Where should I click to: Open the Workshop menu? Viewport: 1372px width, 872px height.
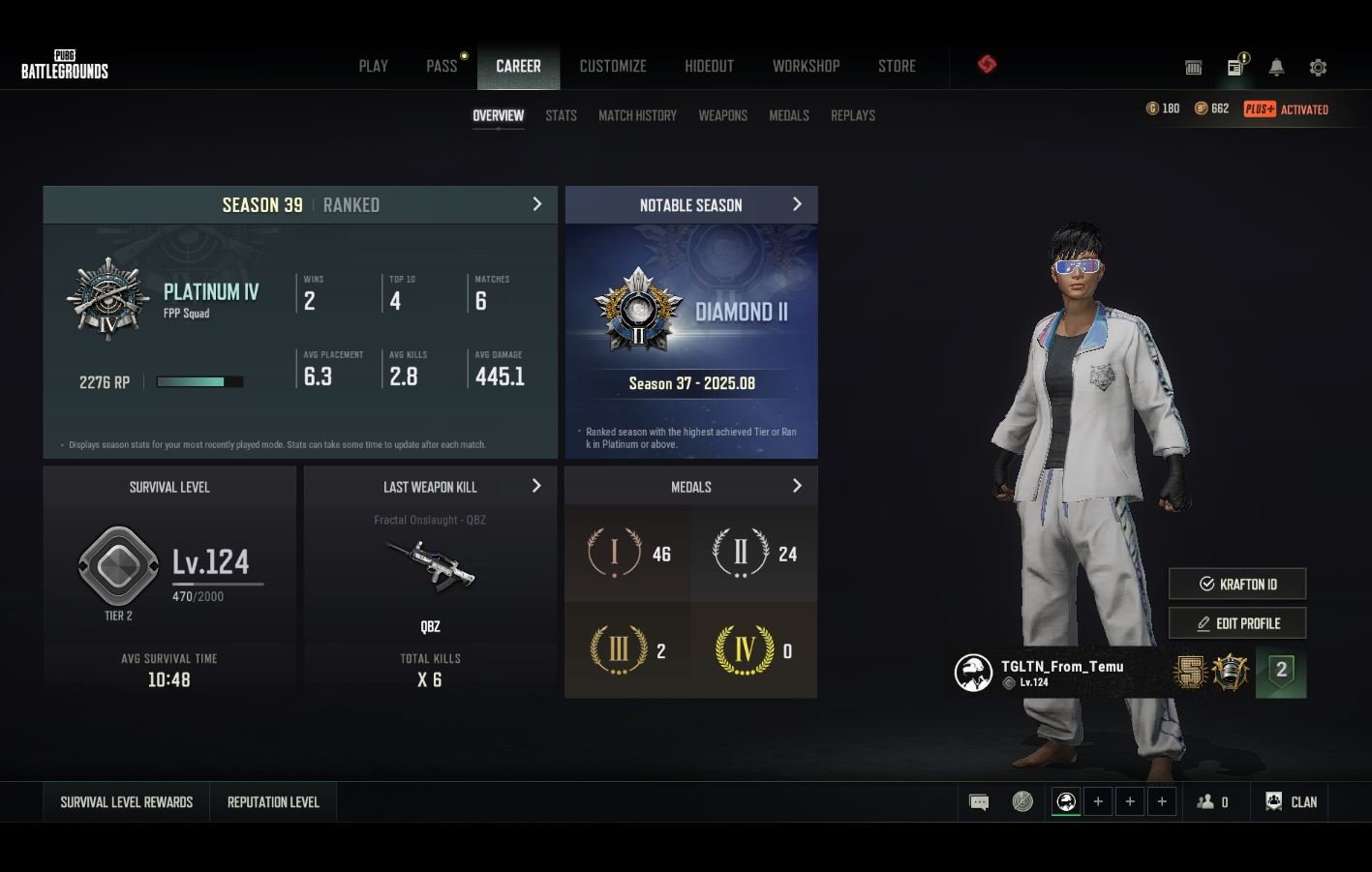(x=806, y=66)
